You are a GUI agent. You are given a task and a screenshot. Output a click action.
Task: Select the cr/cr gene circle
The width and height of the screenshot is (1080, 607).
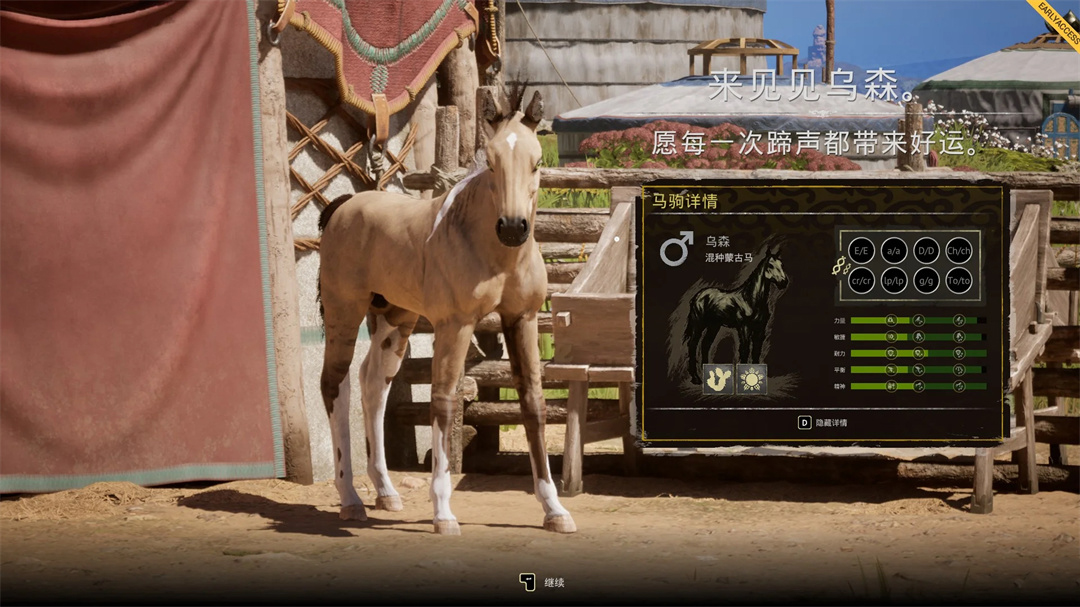tap(861, 281)
